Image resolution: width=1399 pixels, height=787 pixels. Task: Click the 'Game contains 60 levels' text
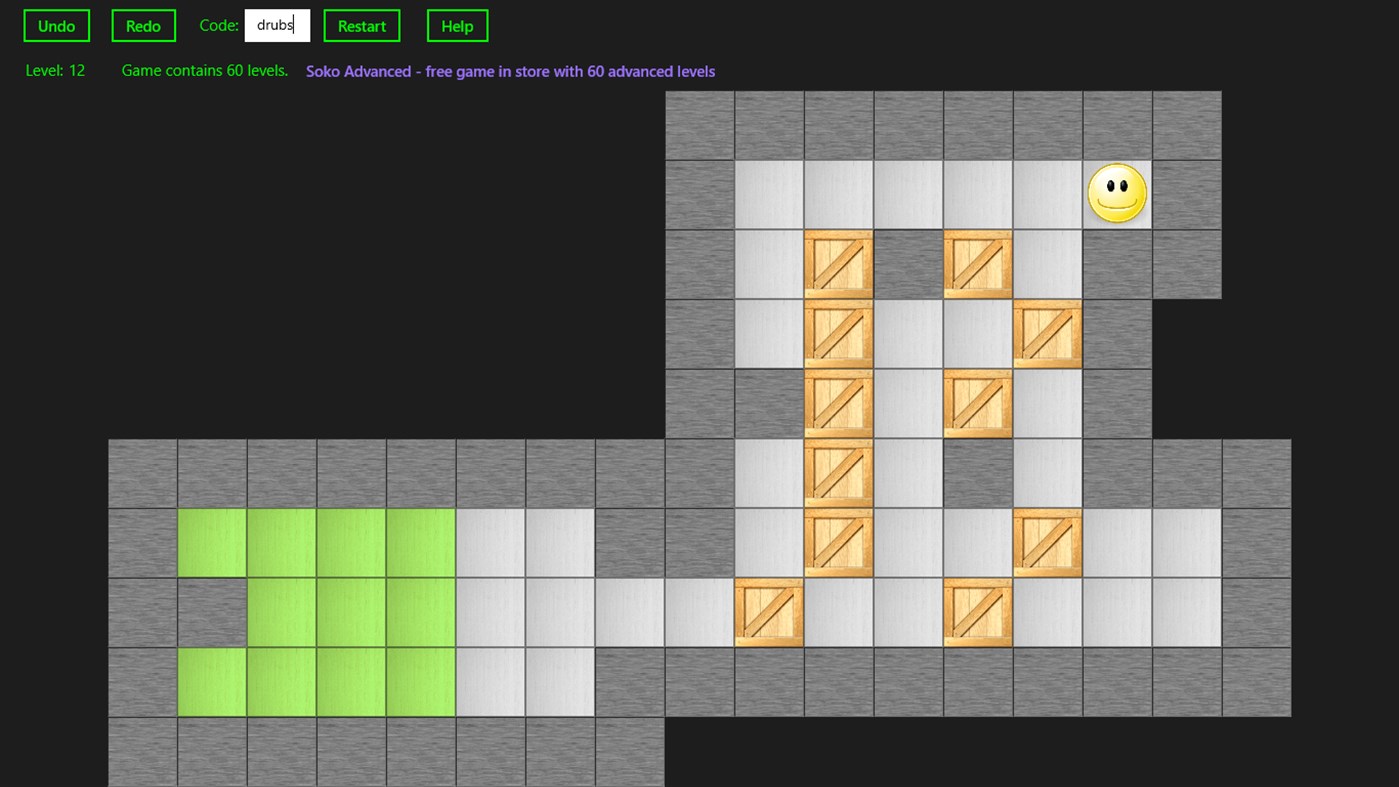pos(204,70)
